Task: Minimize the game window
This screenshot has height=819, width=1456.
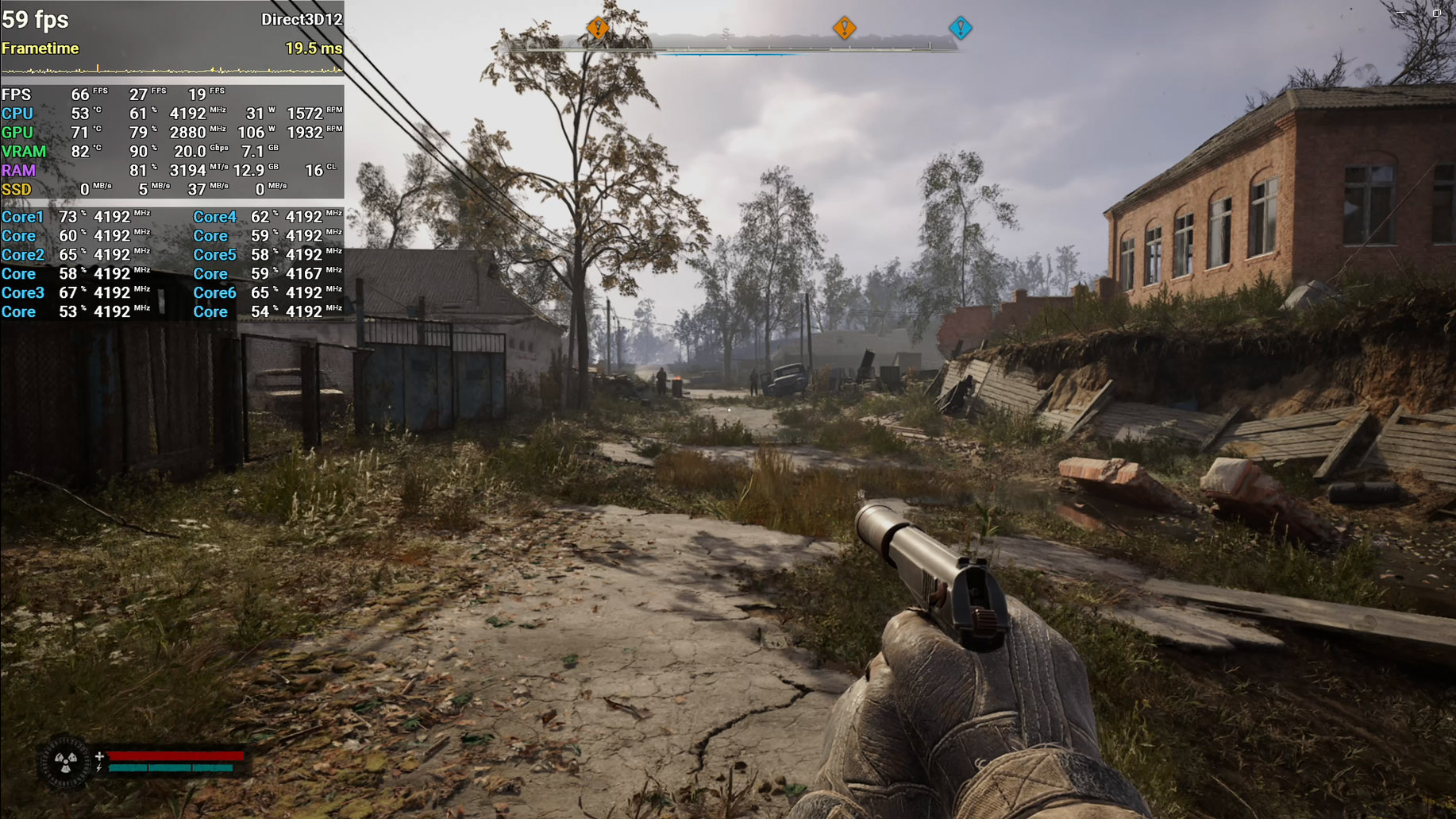Action: 1401,13
